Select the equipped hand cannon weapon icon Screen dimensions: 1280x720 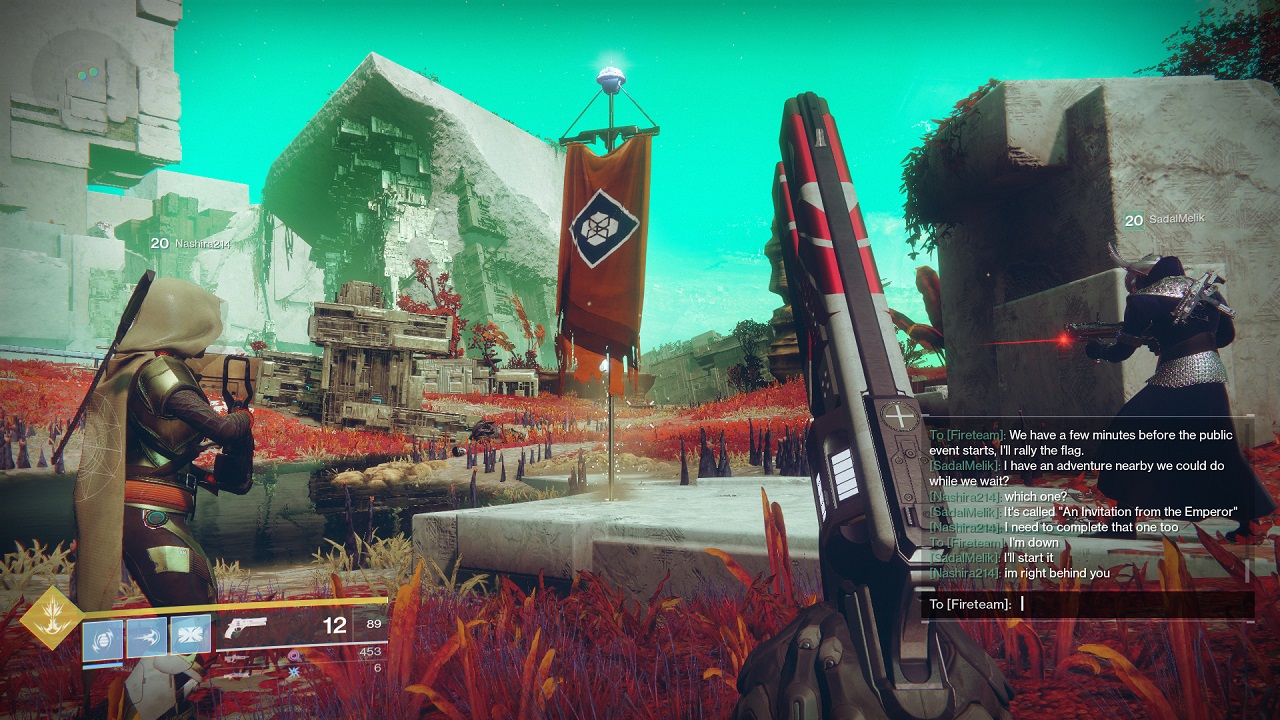247,627
